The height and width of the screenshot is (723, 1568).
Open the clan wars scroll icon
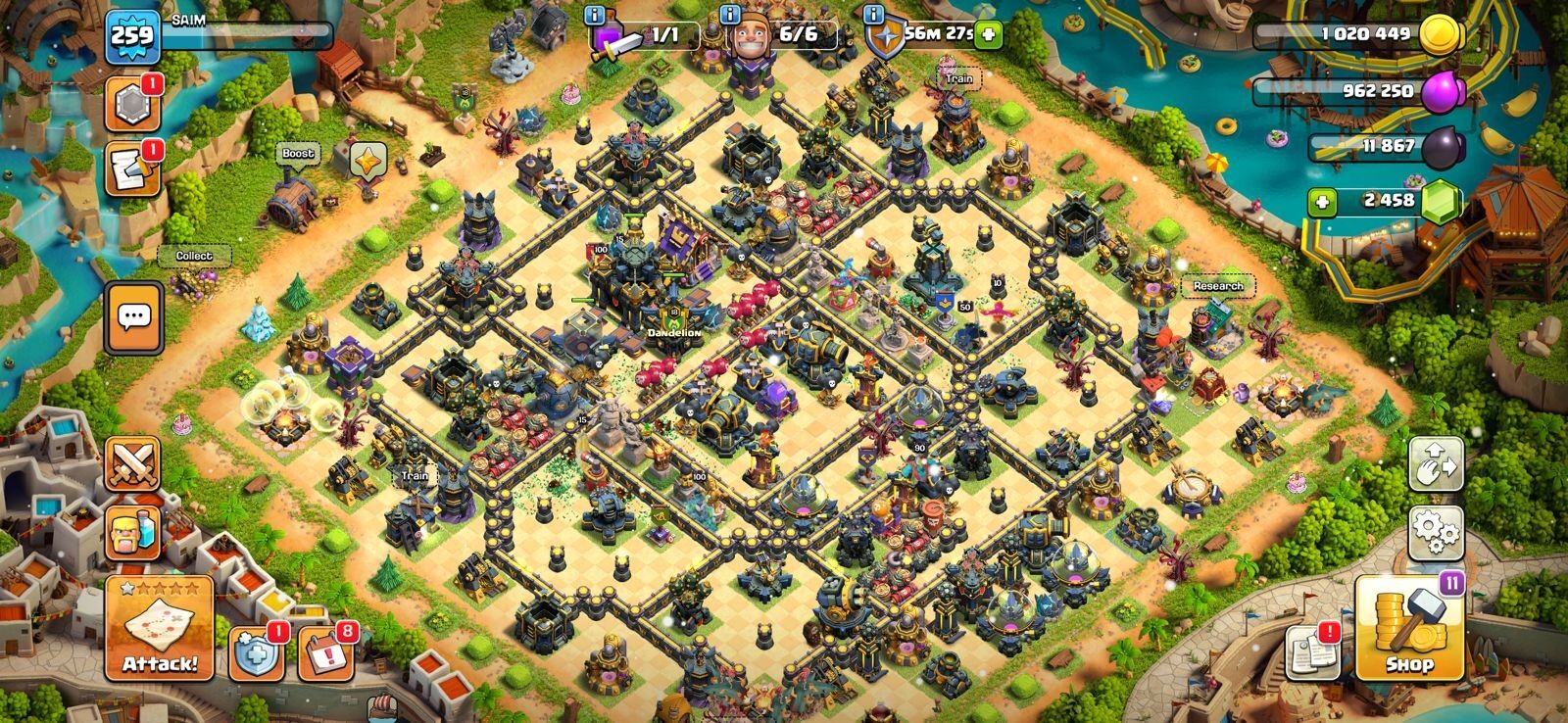132,170
